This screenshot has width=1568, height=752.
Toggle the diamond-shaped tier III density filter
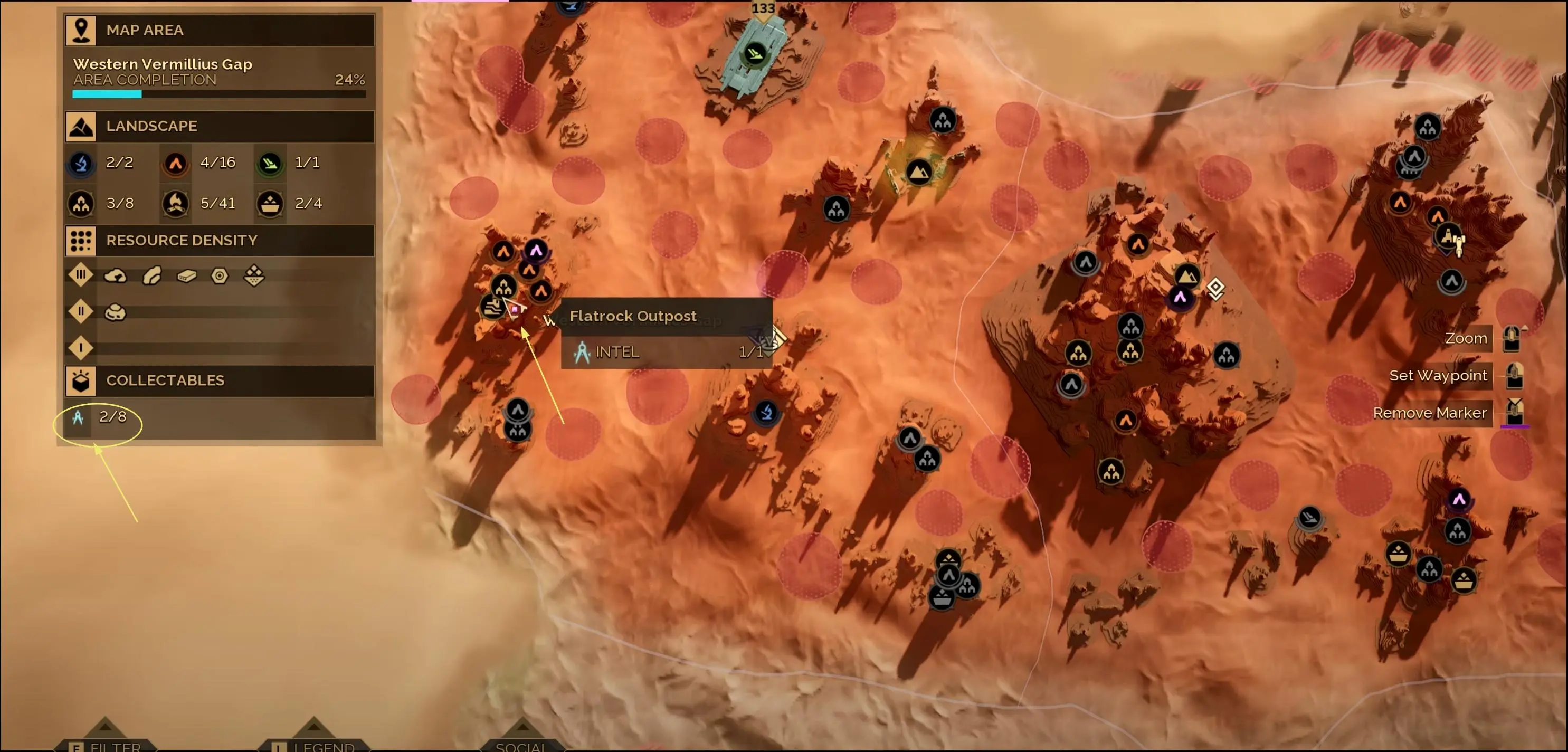click(81, 275)
